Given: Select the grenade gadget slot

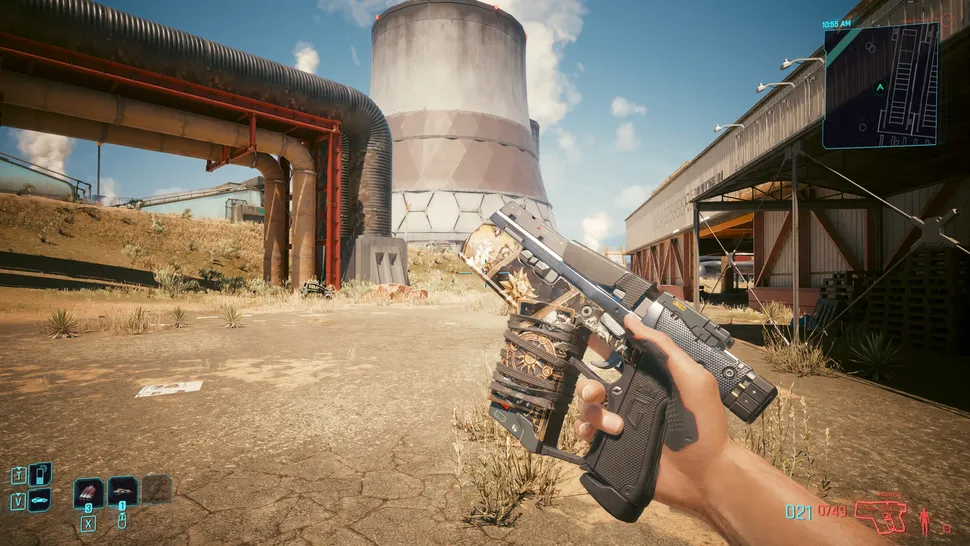Looking at the screenshot, I should click(x=123, y=490).
